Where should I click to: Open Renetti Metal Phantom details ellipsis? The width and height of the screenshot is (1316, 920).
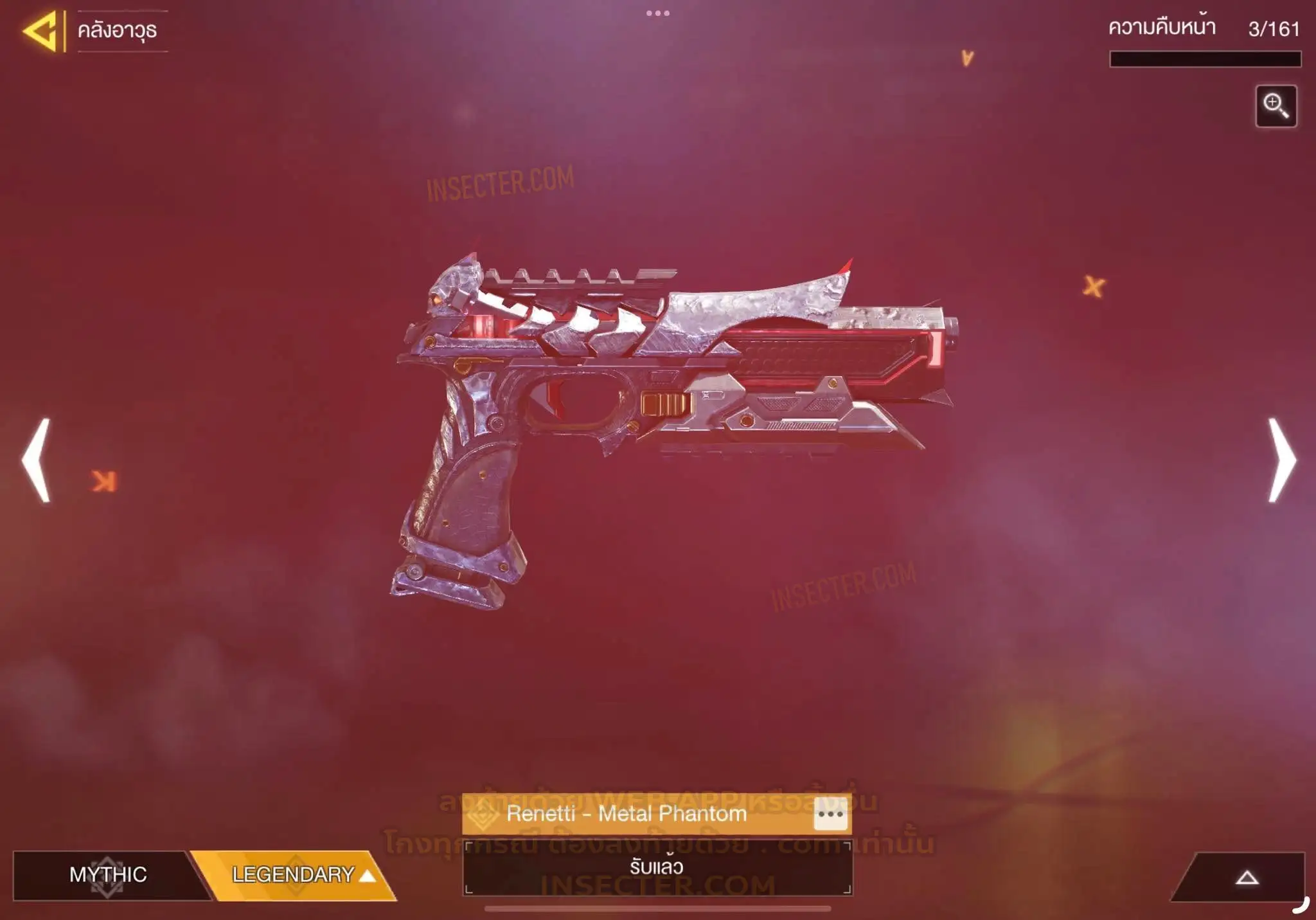(830, 814)
